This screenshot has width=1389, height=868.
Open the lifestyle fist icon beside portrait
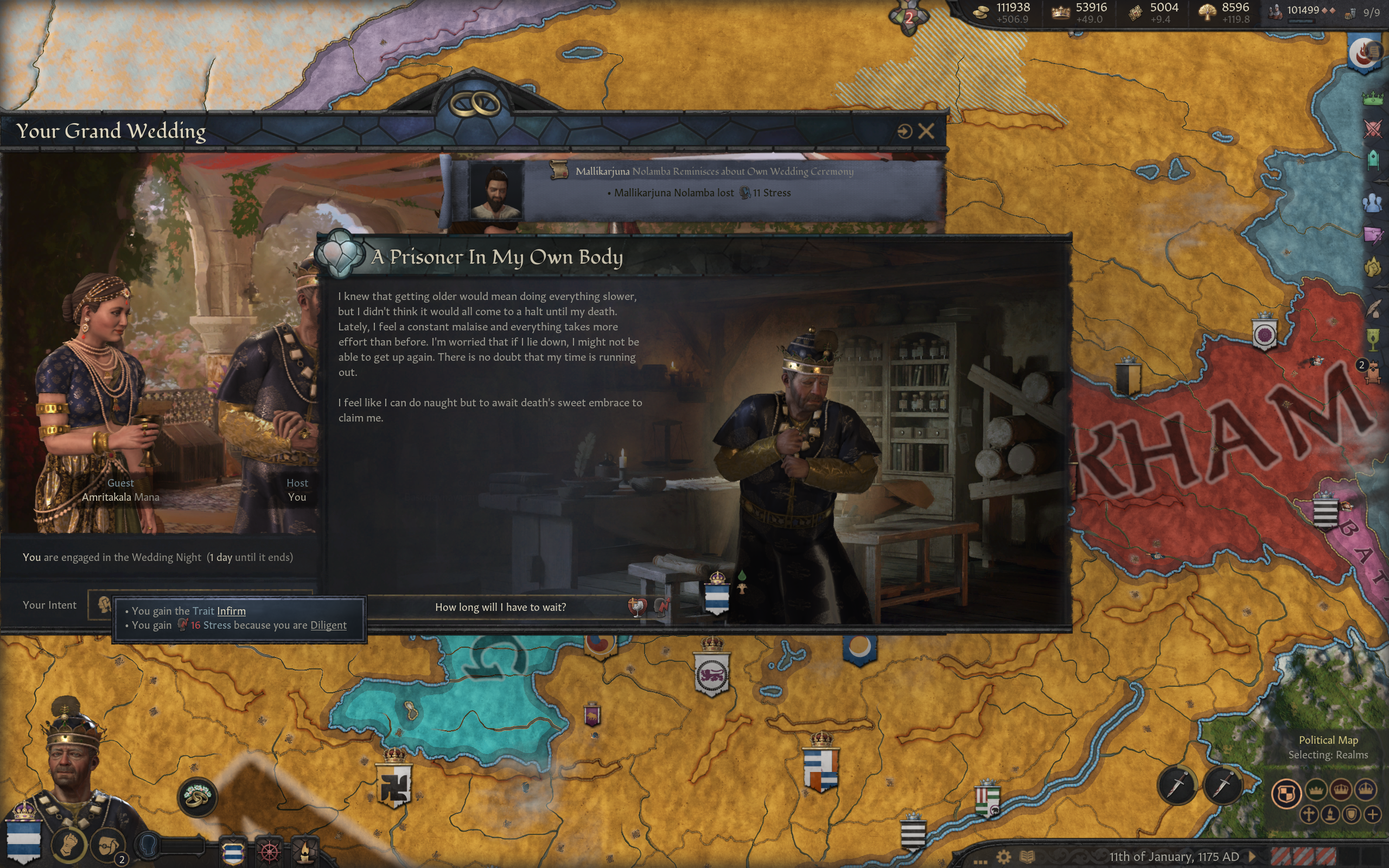(68, 845)
